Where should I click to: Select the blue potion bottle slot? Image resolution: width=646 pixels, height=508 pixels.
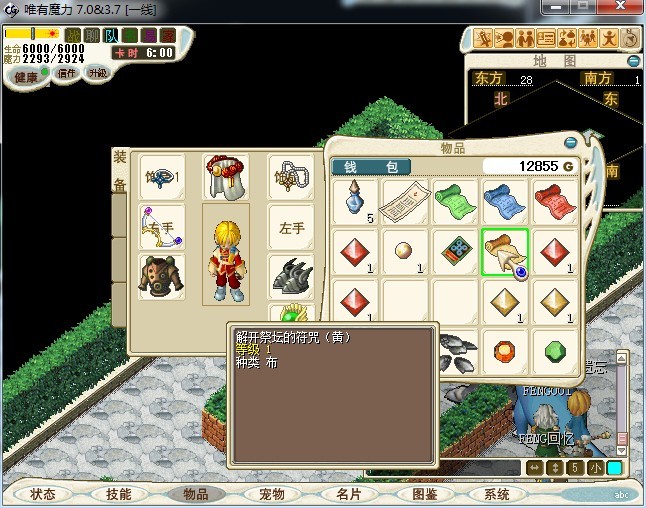(355, 202)
